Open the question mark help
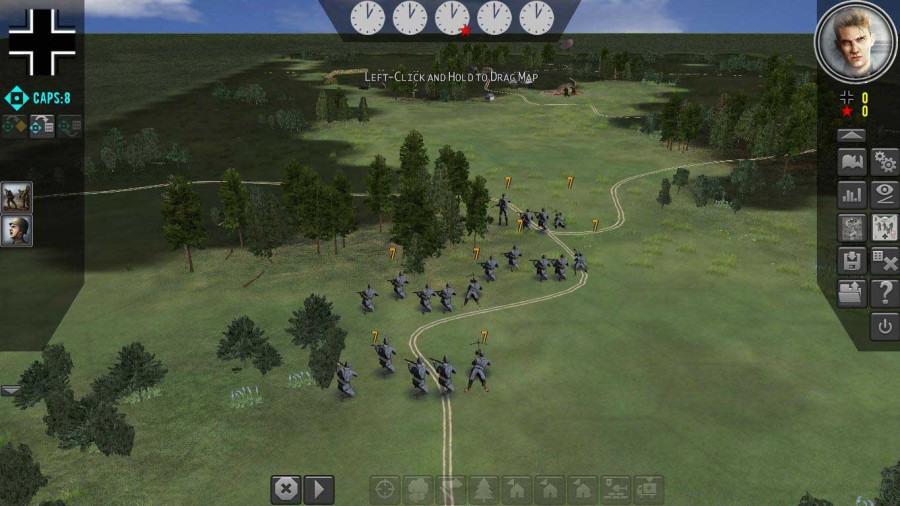 coord(884,293)
